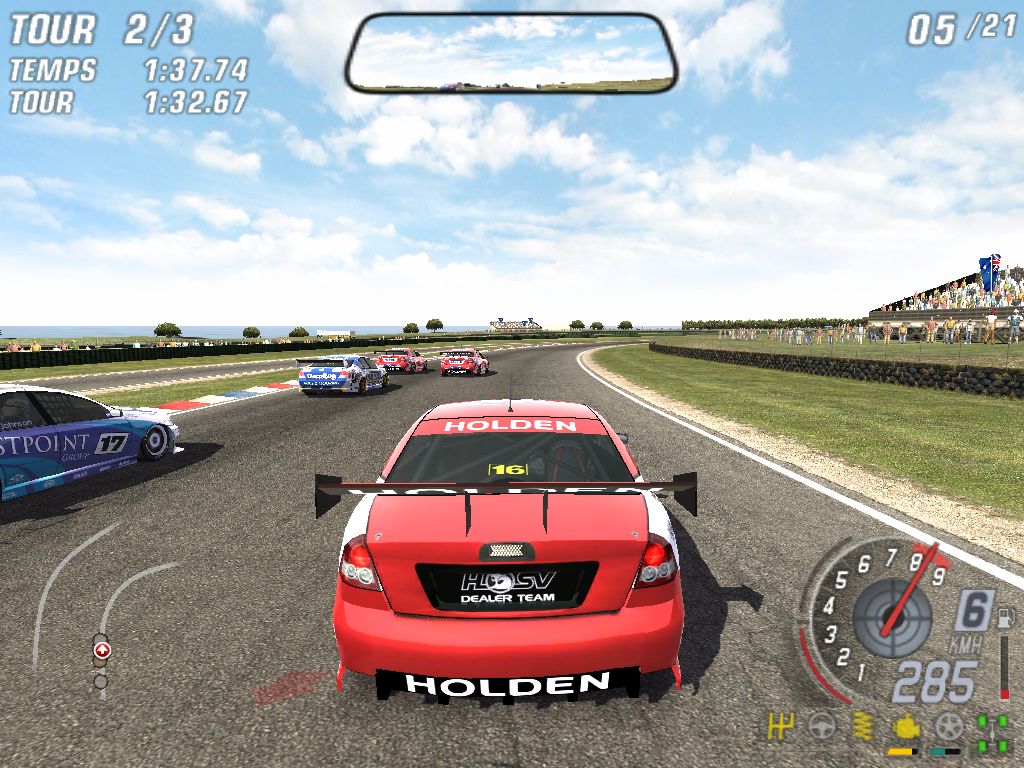
Task: Select the grey steering wheel damage icon
Action: click(821, 726)
